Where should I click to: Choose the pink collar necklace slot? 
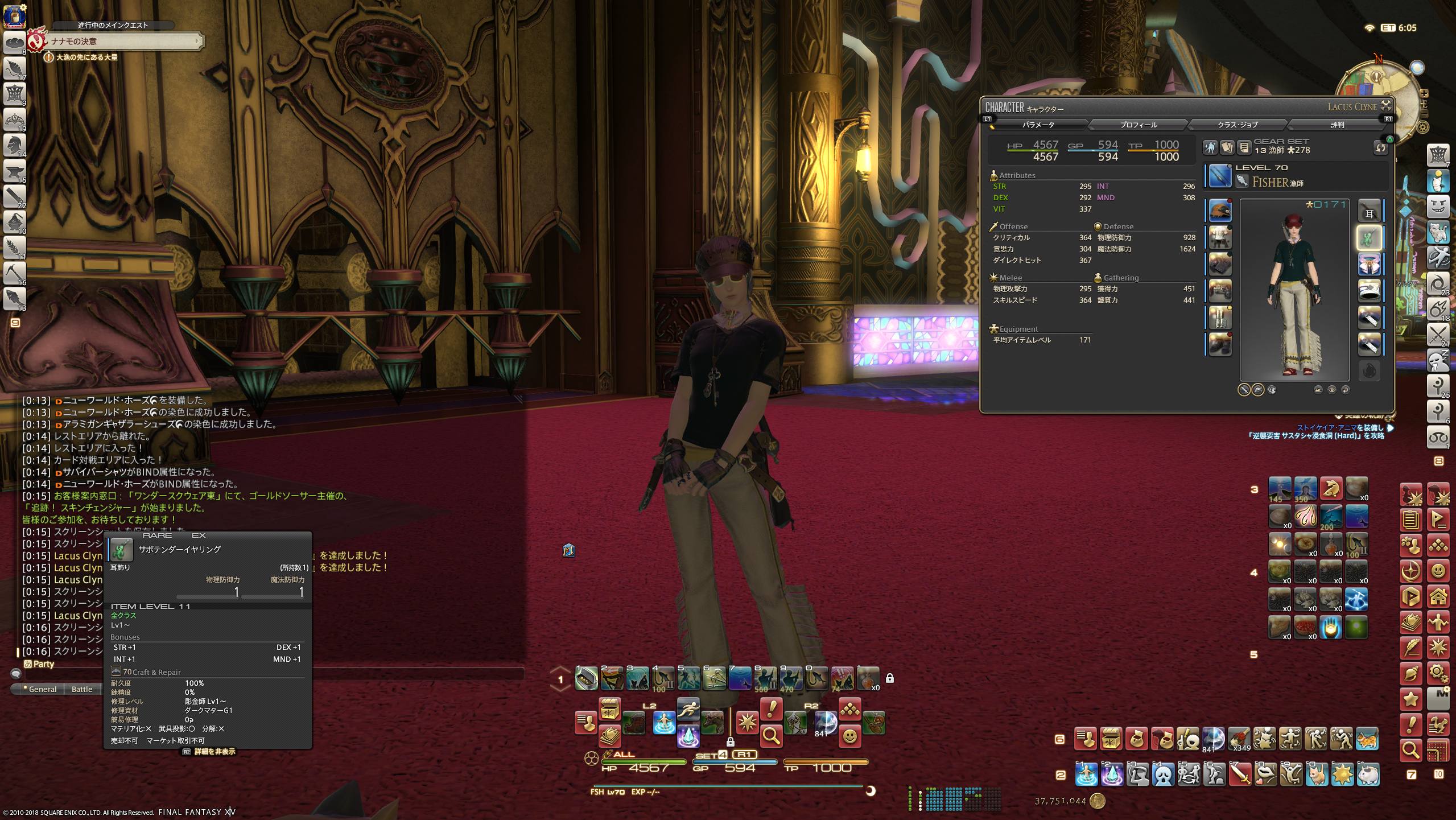tap(1369, 265)
